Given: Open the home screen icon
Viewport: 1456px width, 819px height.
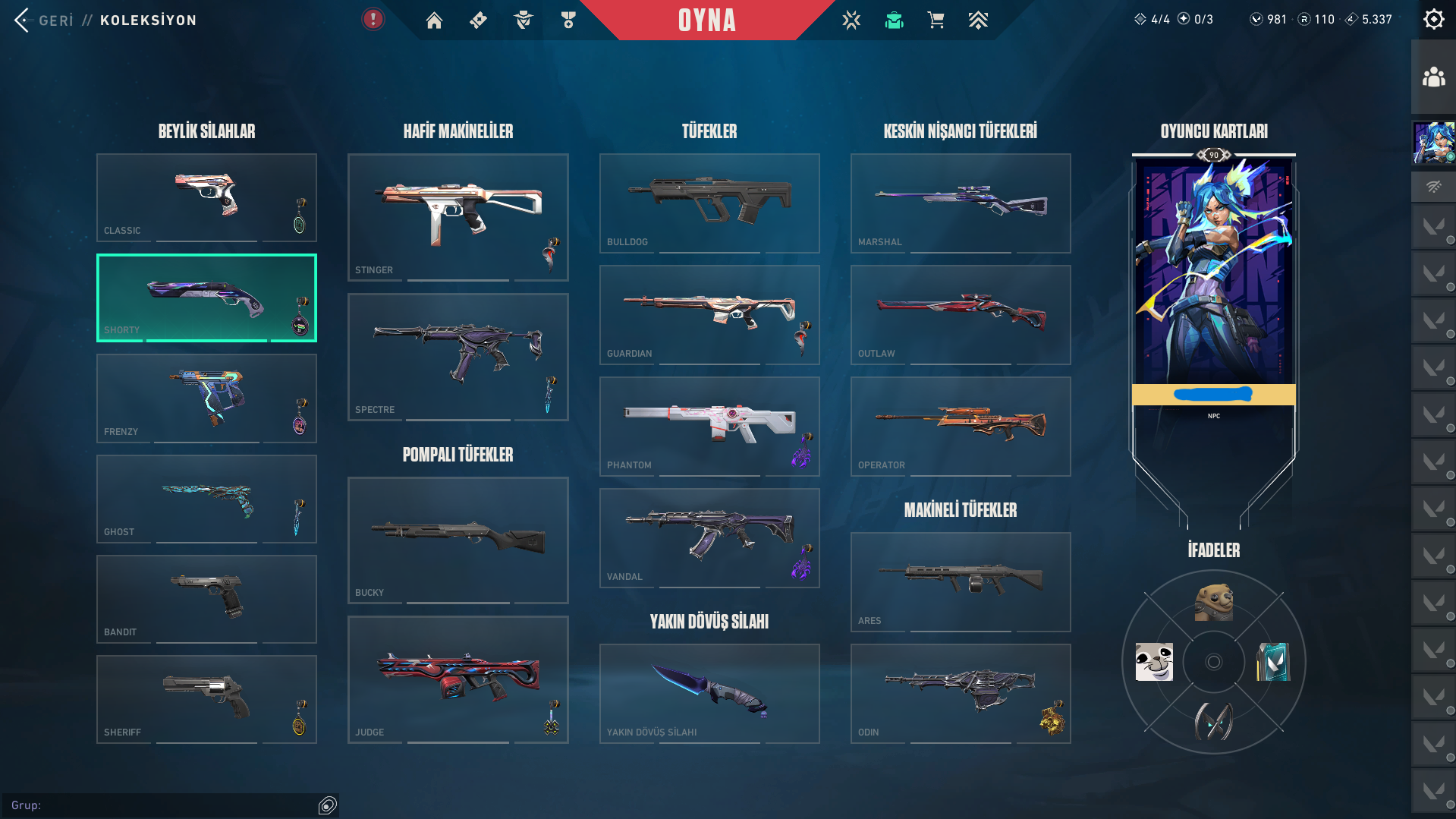Looking at the screenshot, I should click(x=434, y=20).
